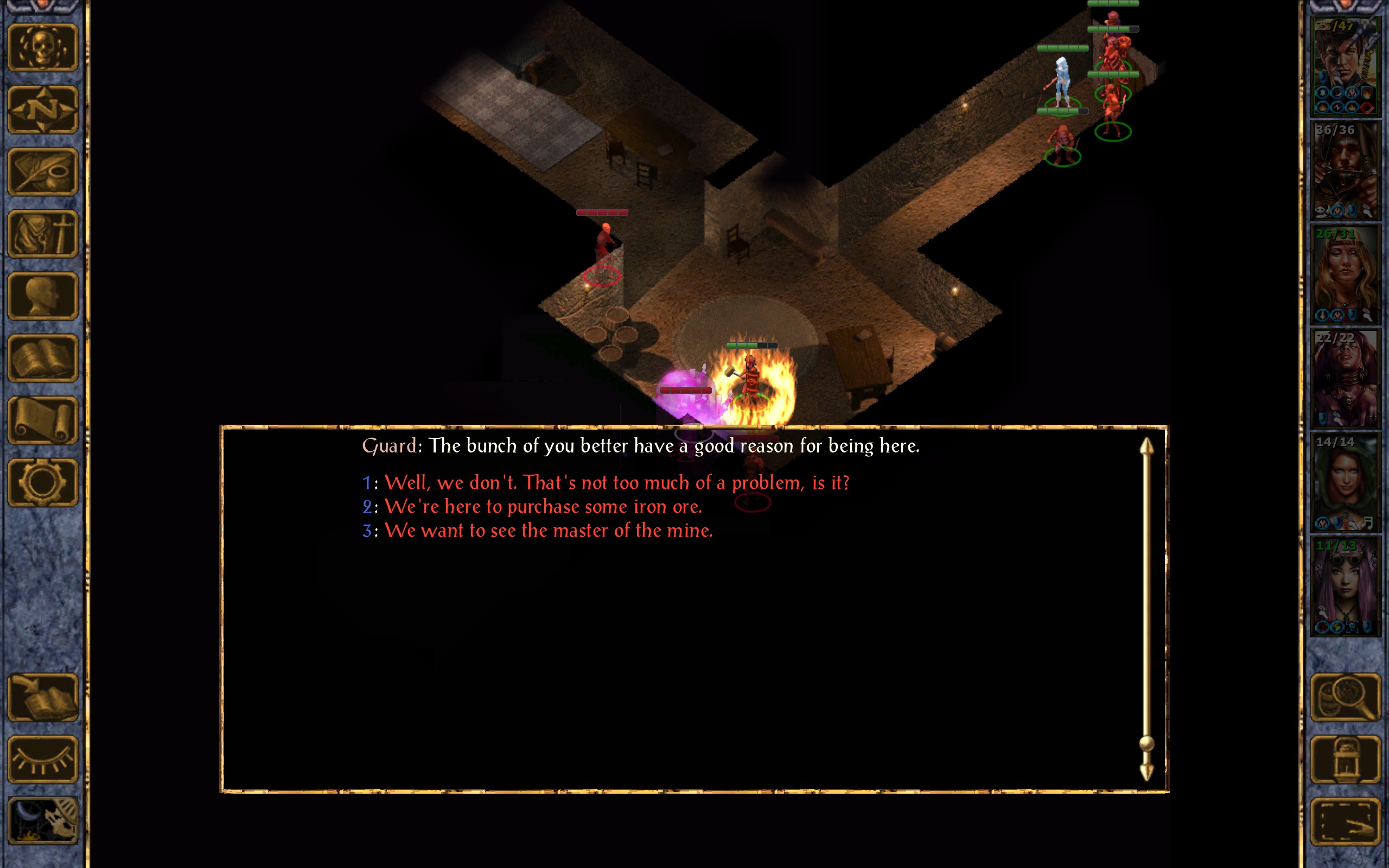Select the portrait with 36/36 hit points

click(x=1345, y=170)
